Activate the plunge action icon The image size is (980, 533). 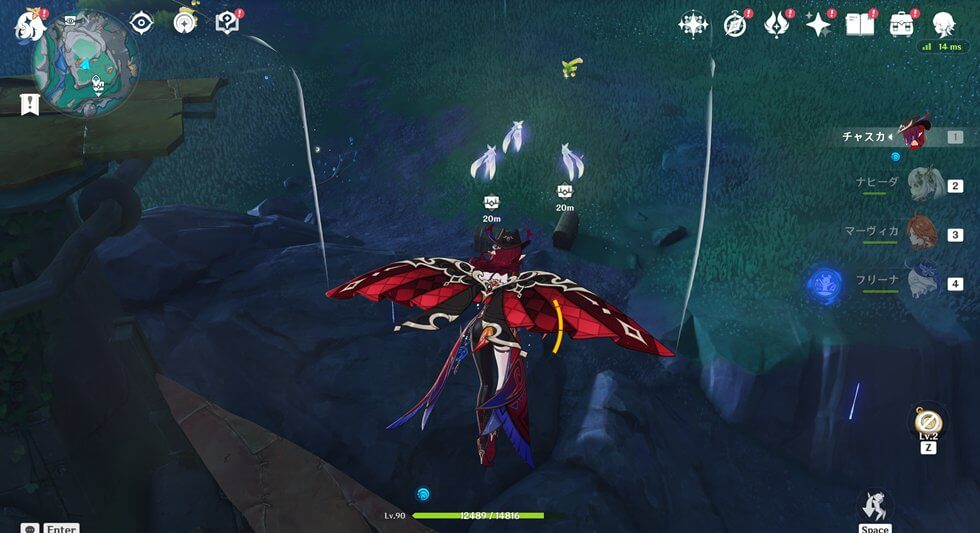pyautogui.click(x=875, y=505)
